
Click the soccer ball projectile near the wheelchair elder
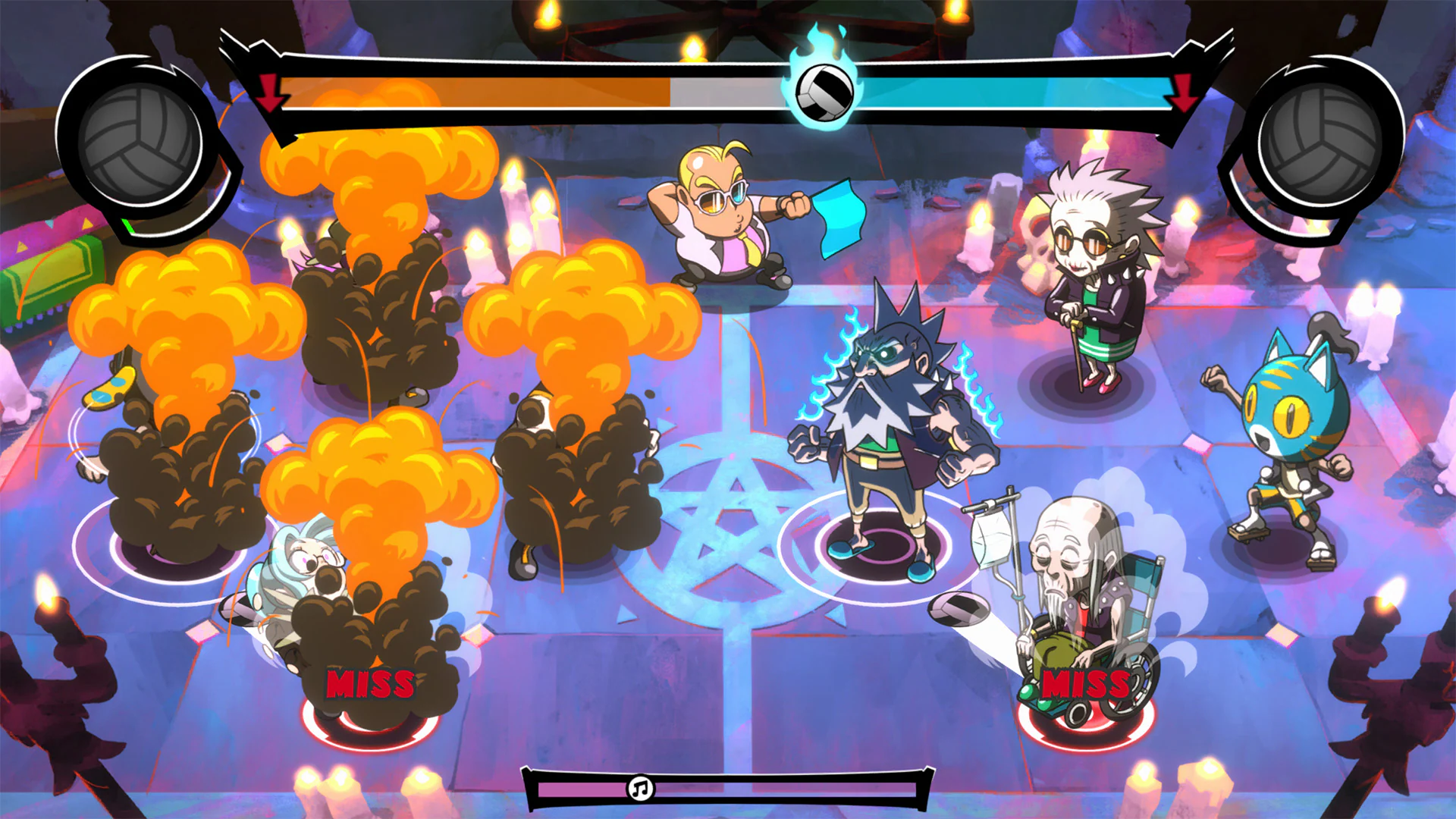[957, 609]
